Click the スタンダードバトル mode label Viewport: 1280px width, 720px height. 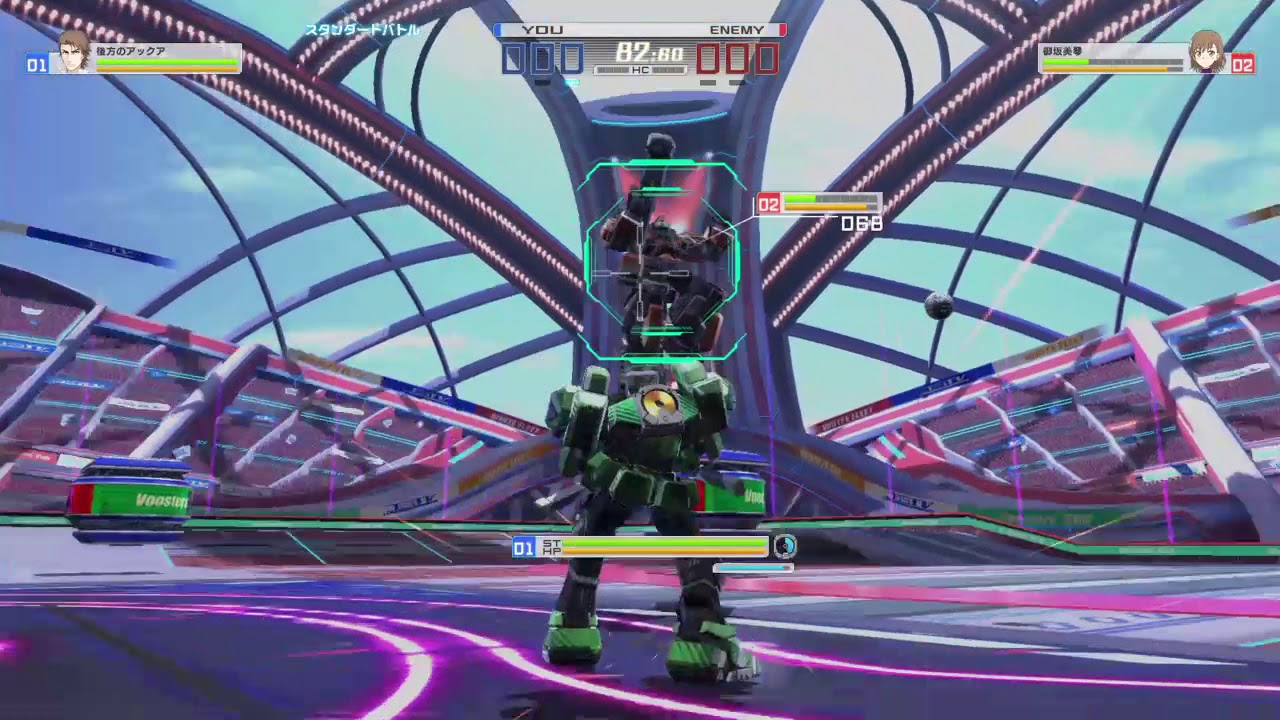(362, 30)
